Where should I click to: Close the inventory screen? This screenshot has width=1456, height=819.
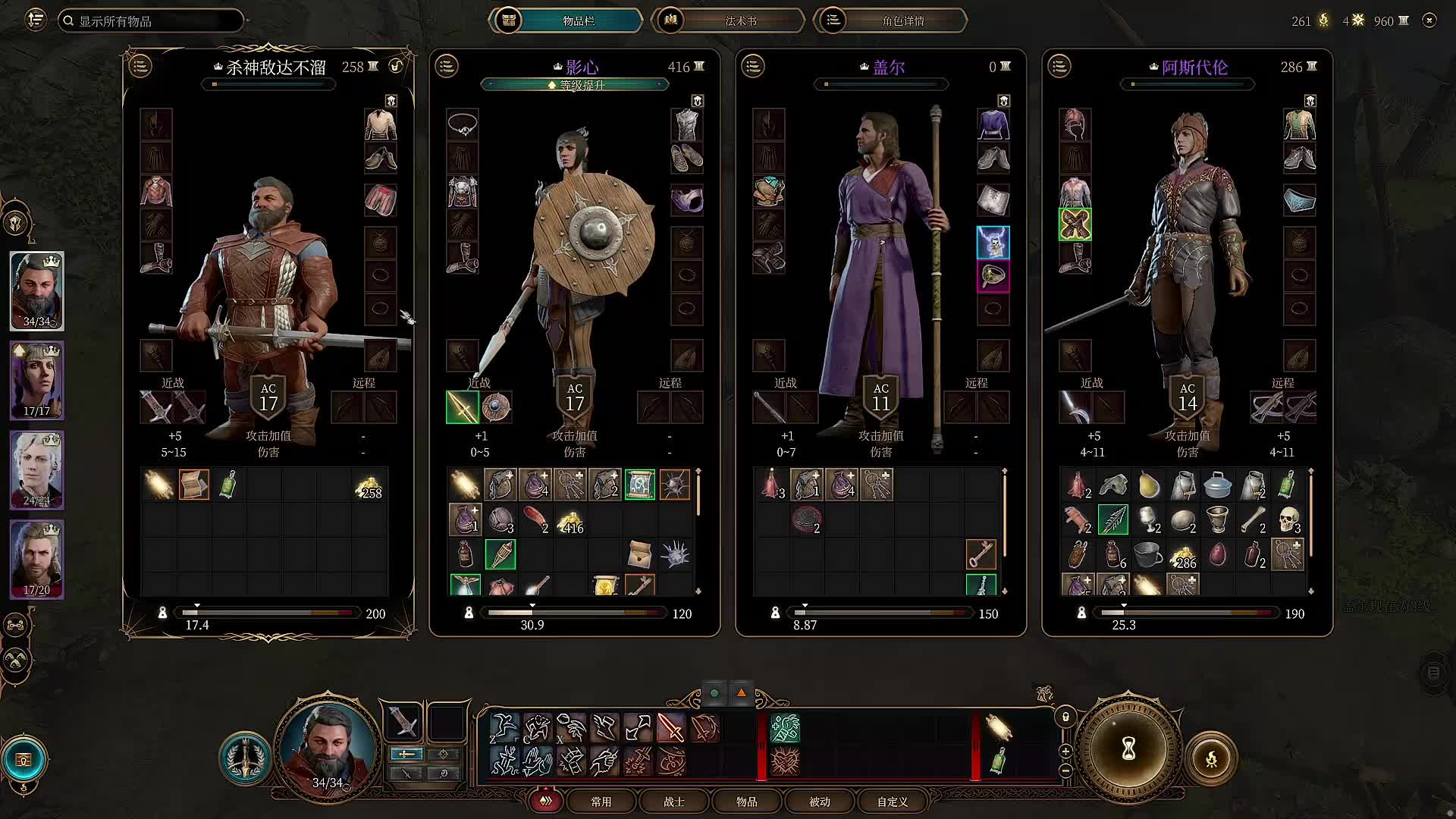click(1429, 20)
